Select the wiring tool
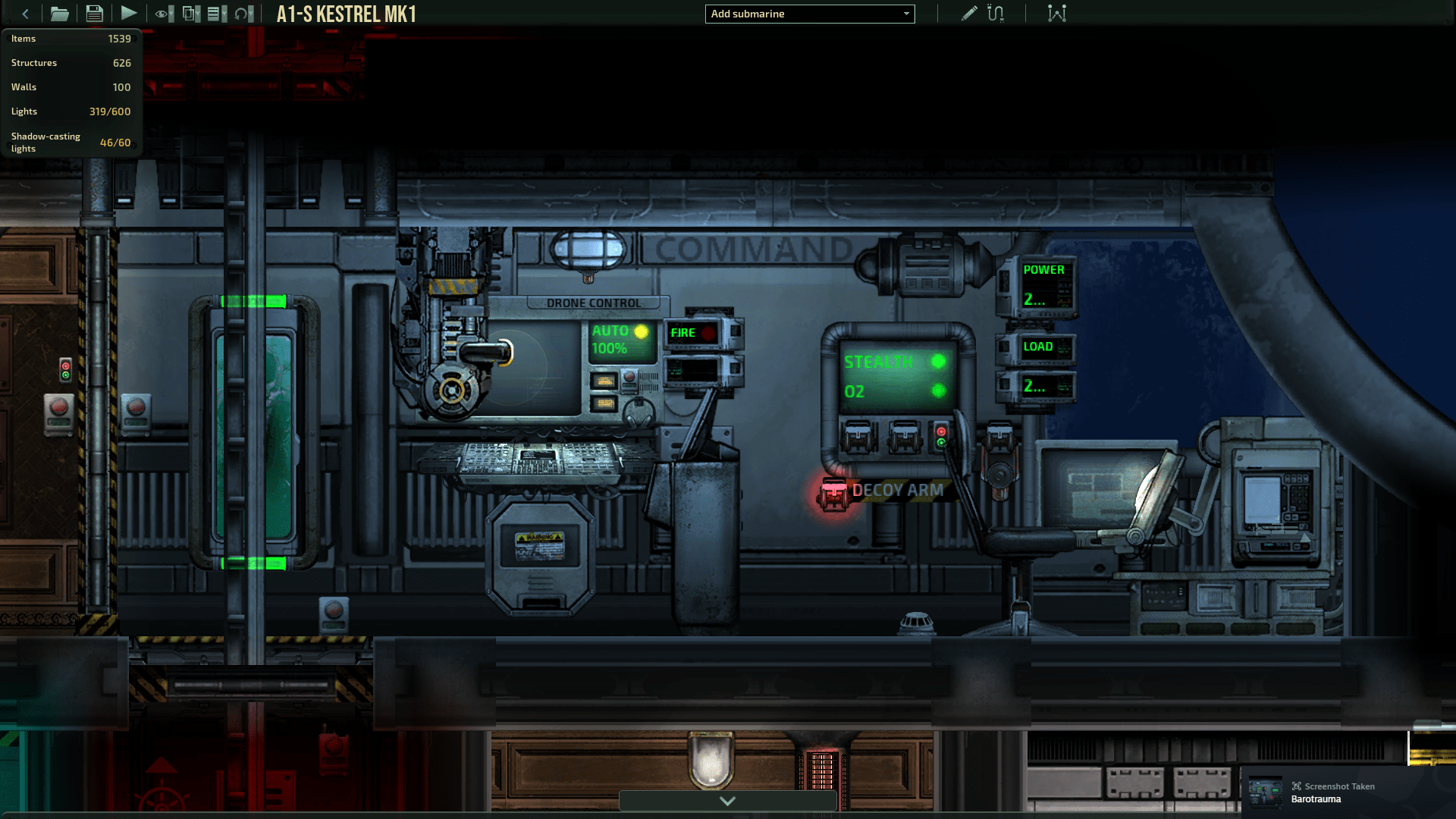The height and width of the screenshot is (819, 1456). (x=994, y=13)
